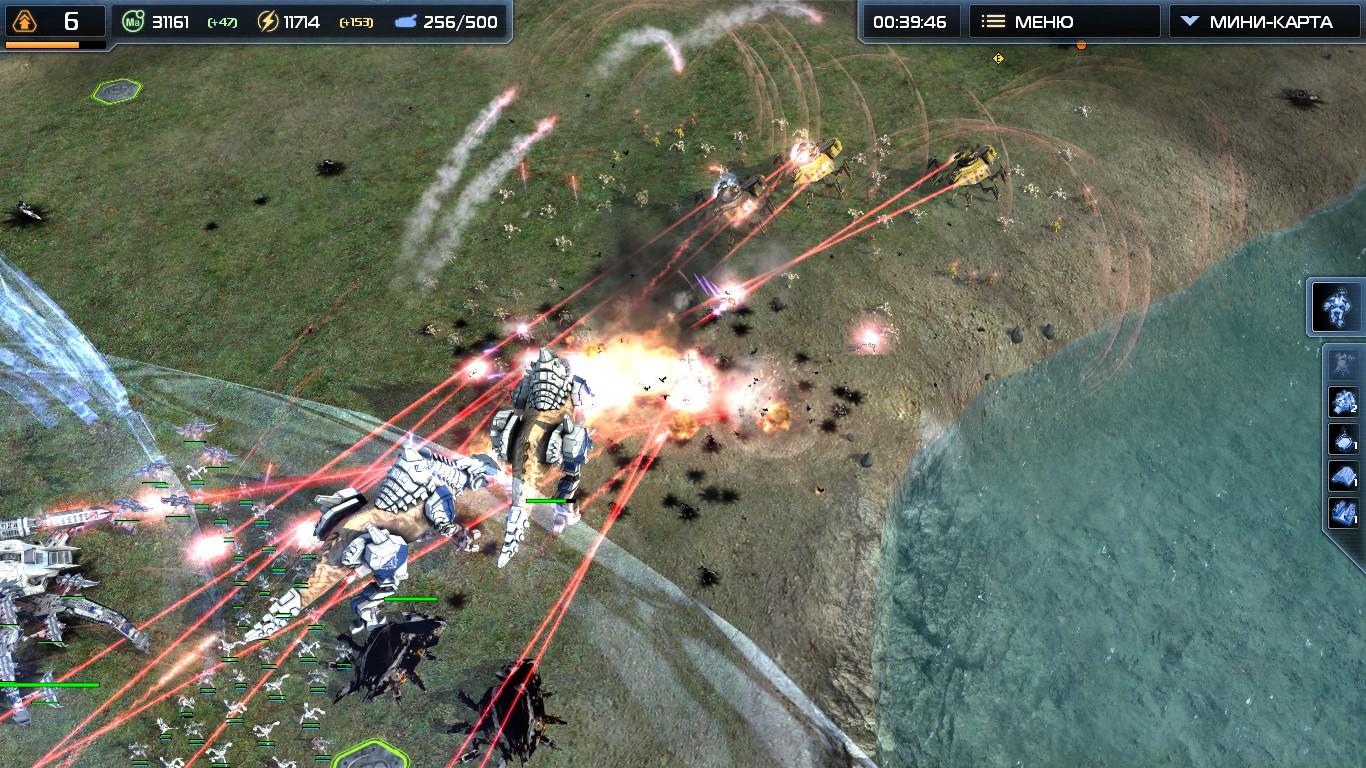Click the list icon inside the МЕНЮ button
1366x768 pixels.
coord(994,20)
